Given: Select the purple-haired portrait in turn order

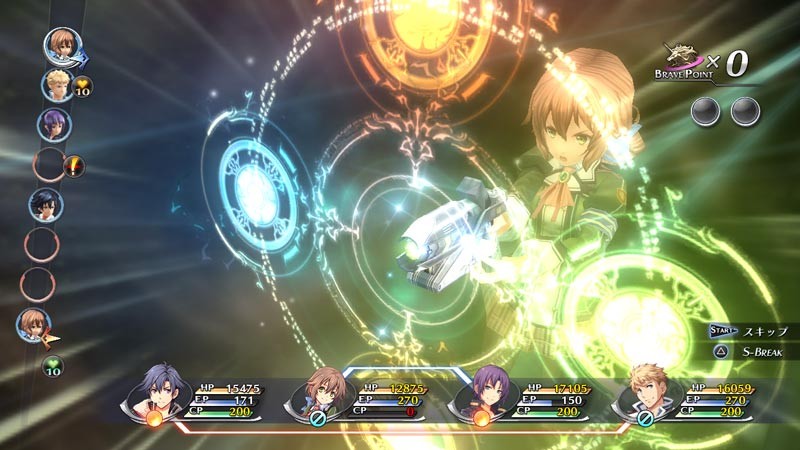Looking at the screenshot, I should point(53,124).
